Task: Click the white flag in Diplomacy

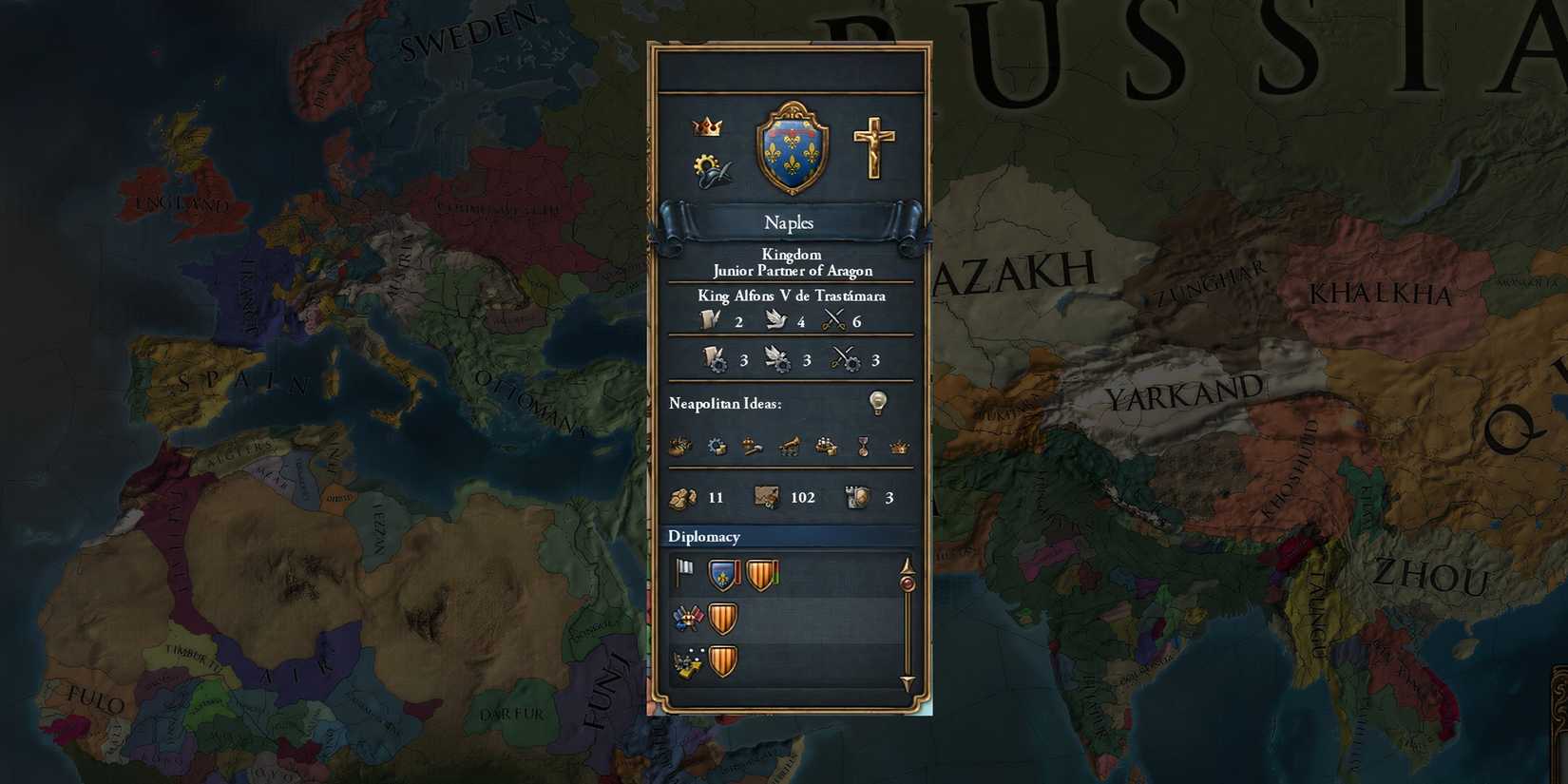Action: (x=684, y=571)
